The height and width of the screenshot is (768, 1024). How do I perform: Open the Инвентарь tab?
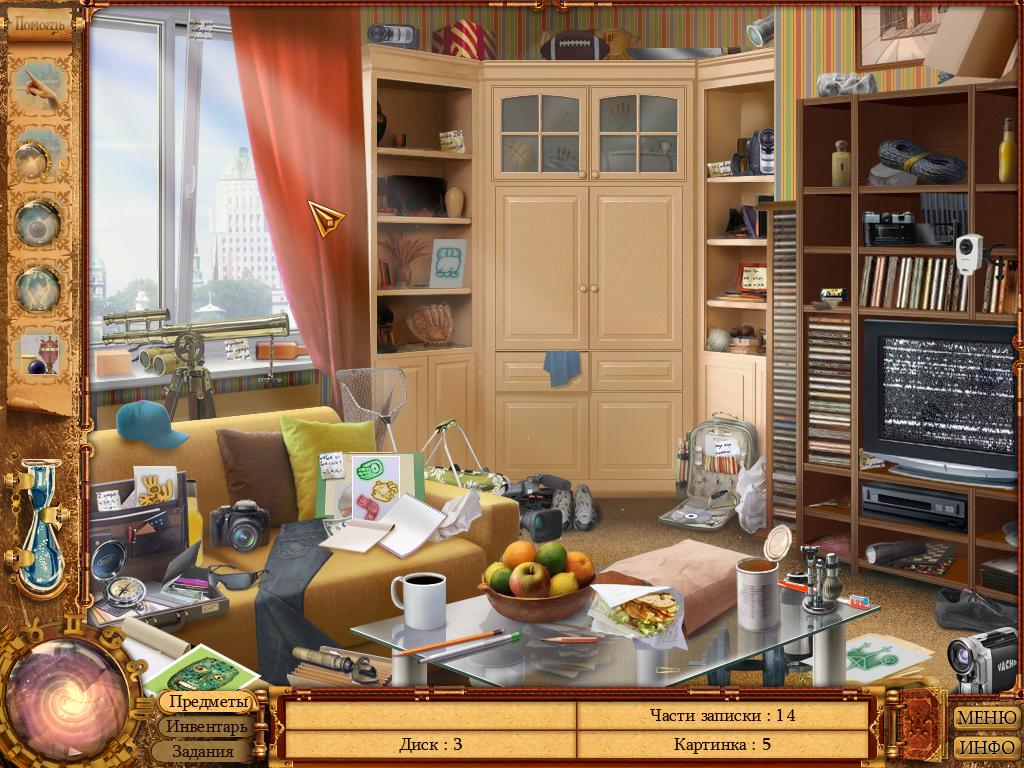[207, 727]
